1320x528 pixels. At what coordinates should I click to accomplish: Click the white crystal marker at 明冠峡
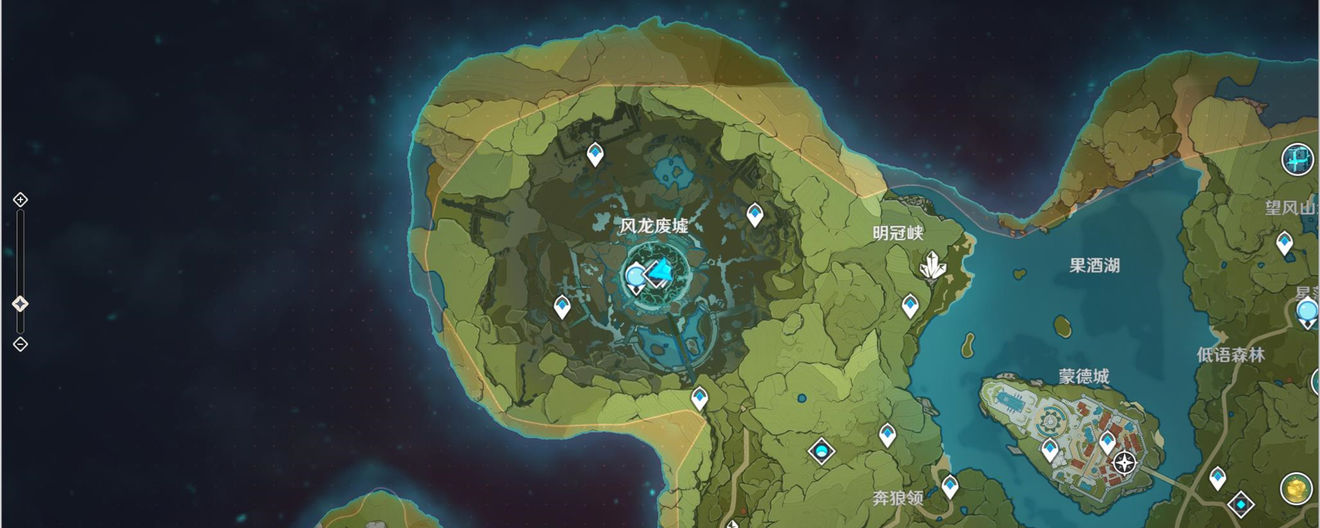coord(933,265)
